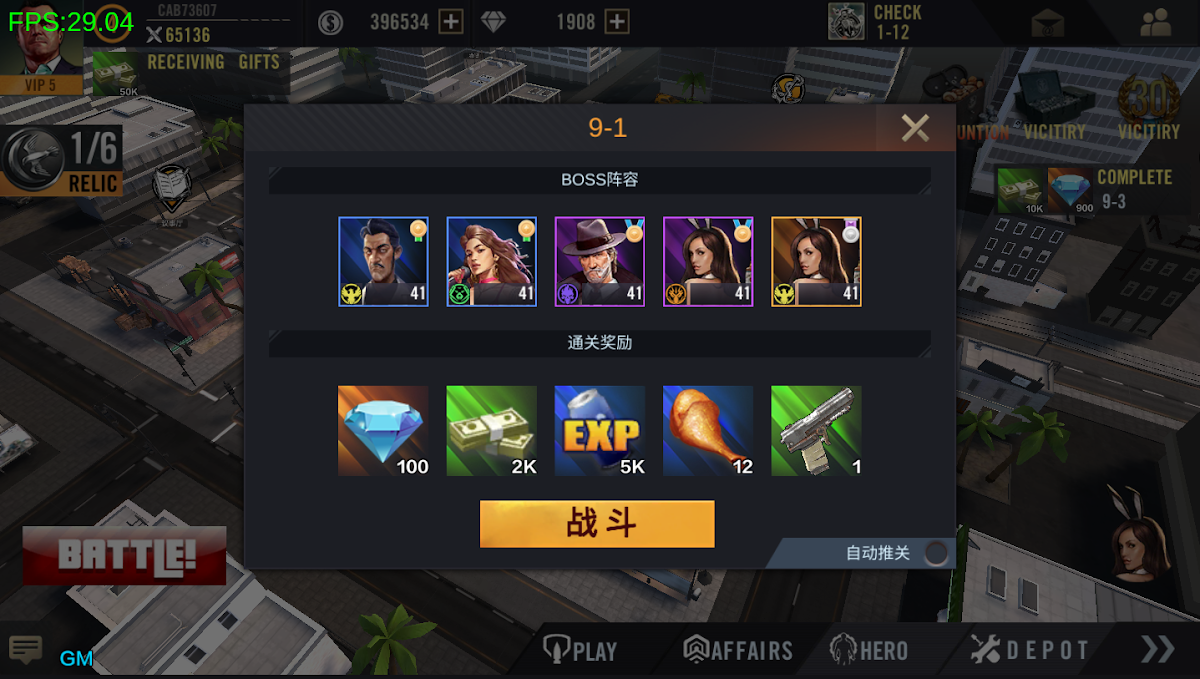Close the 9-1 stage dialog

pyautogui.click(x=914, y=128)
